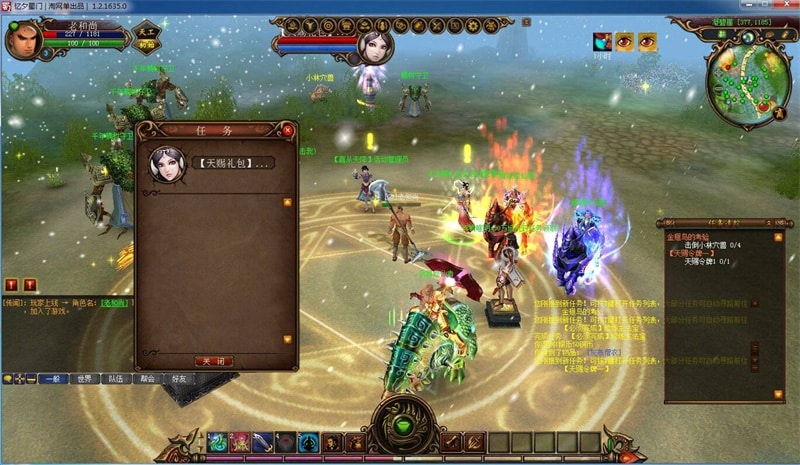Viewport: 800px width, 465px height.
Task: Close the 任务 quest dialog with the red X
Action: (288, 130)
